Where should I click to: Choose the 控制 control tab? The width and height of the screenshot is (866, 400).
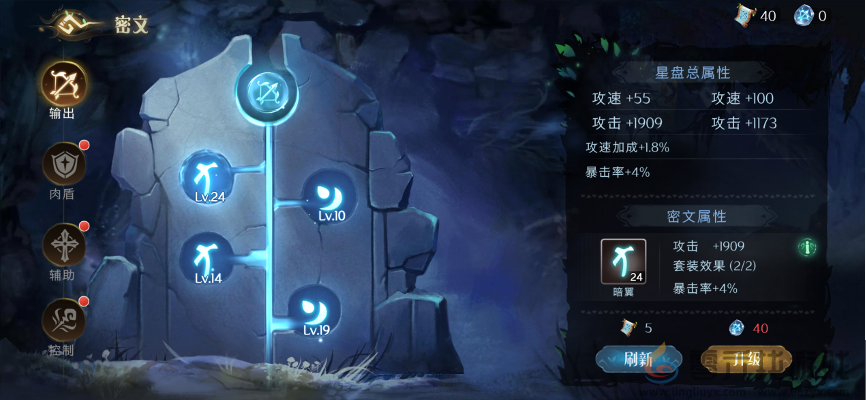coord(62,321)
